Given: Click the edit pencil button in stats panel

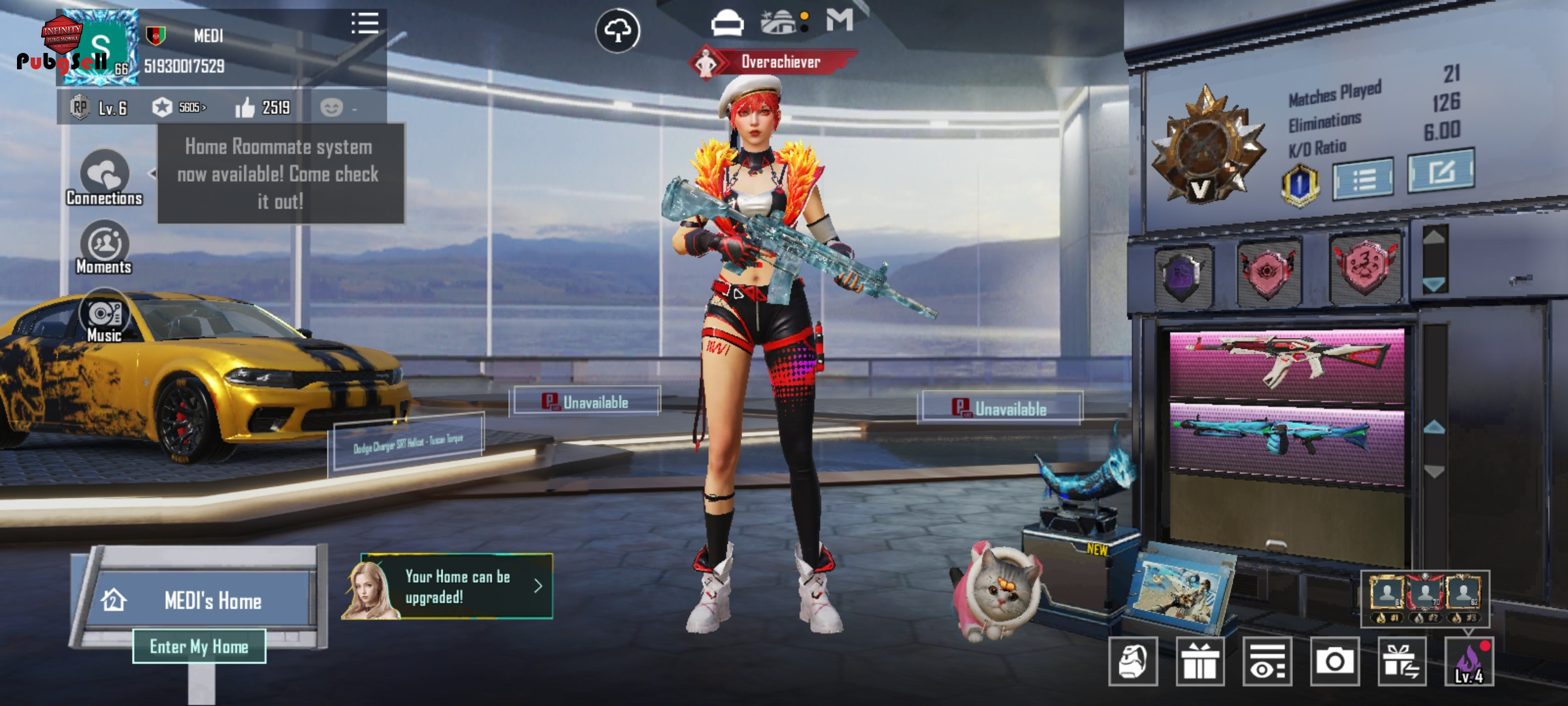Looking at the screenshot, I should pos(1441,171).
